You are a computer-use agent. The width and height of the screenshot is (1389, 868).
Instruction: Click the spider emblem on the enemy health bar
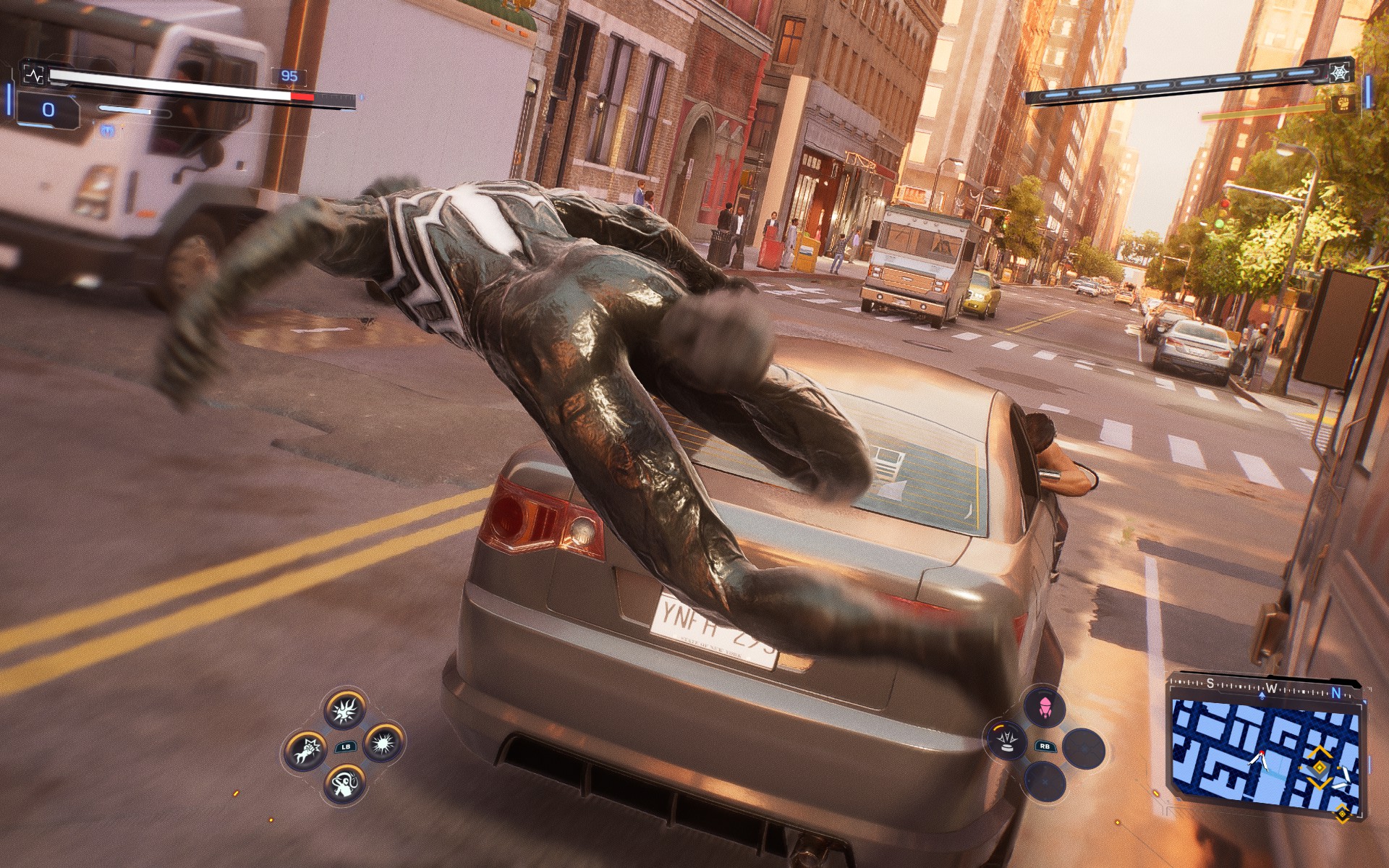point(1339,72)
